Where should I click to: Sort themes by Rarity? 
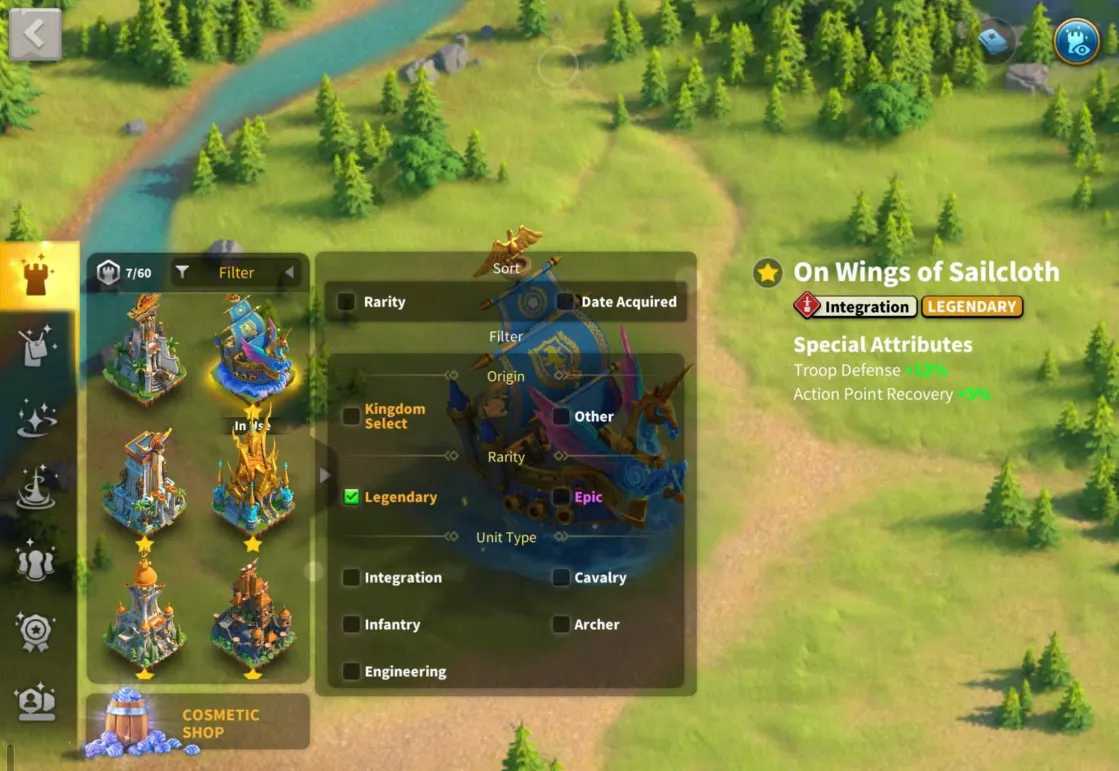pos(348,302)
